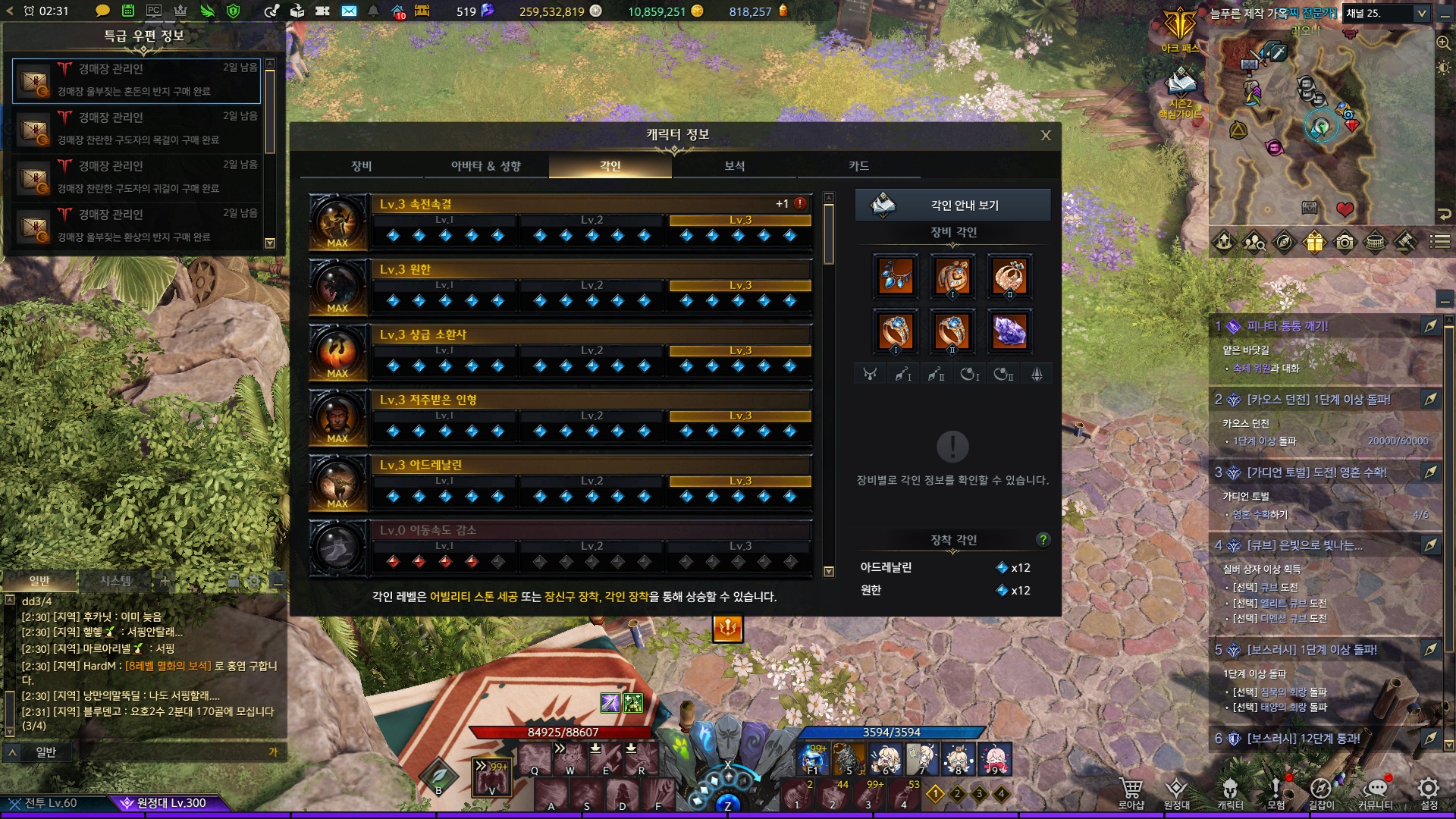Switch chat to the 시스템 tab
1456x819 pixels.
pos(116,581)
